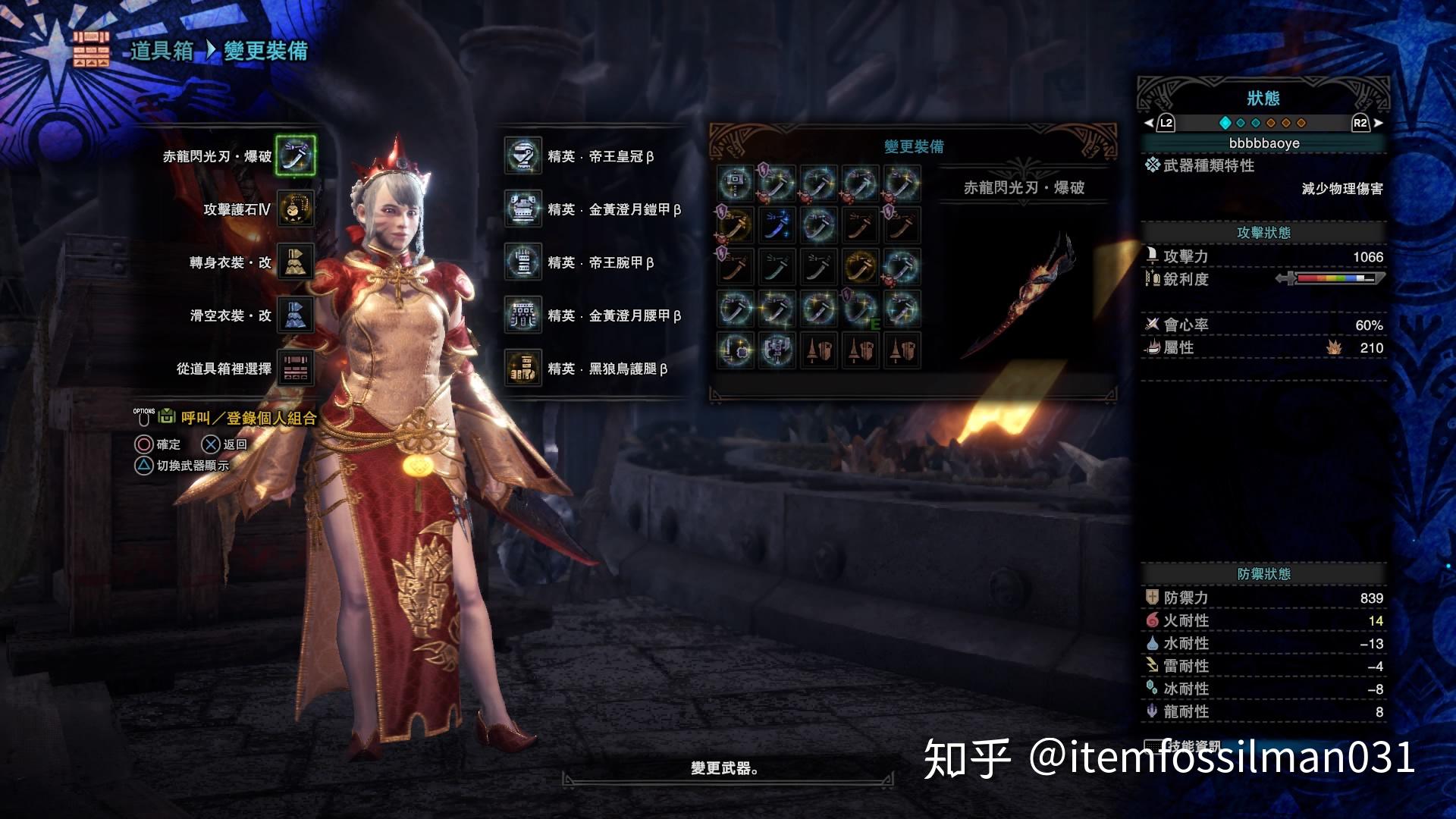
Task: Choose the 精英・金黃澄月鎧甲β chest armor
Action: [x=523, y=209]
